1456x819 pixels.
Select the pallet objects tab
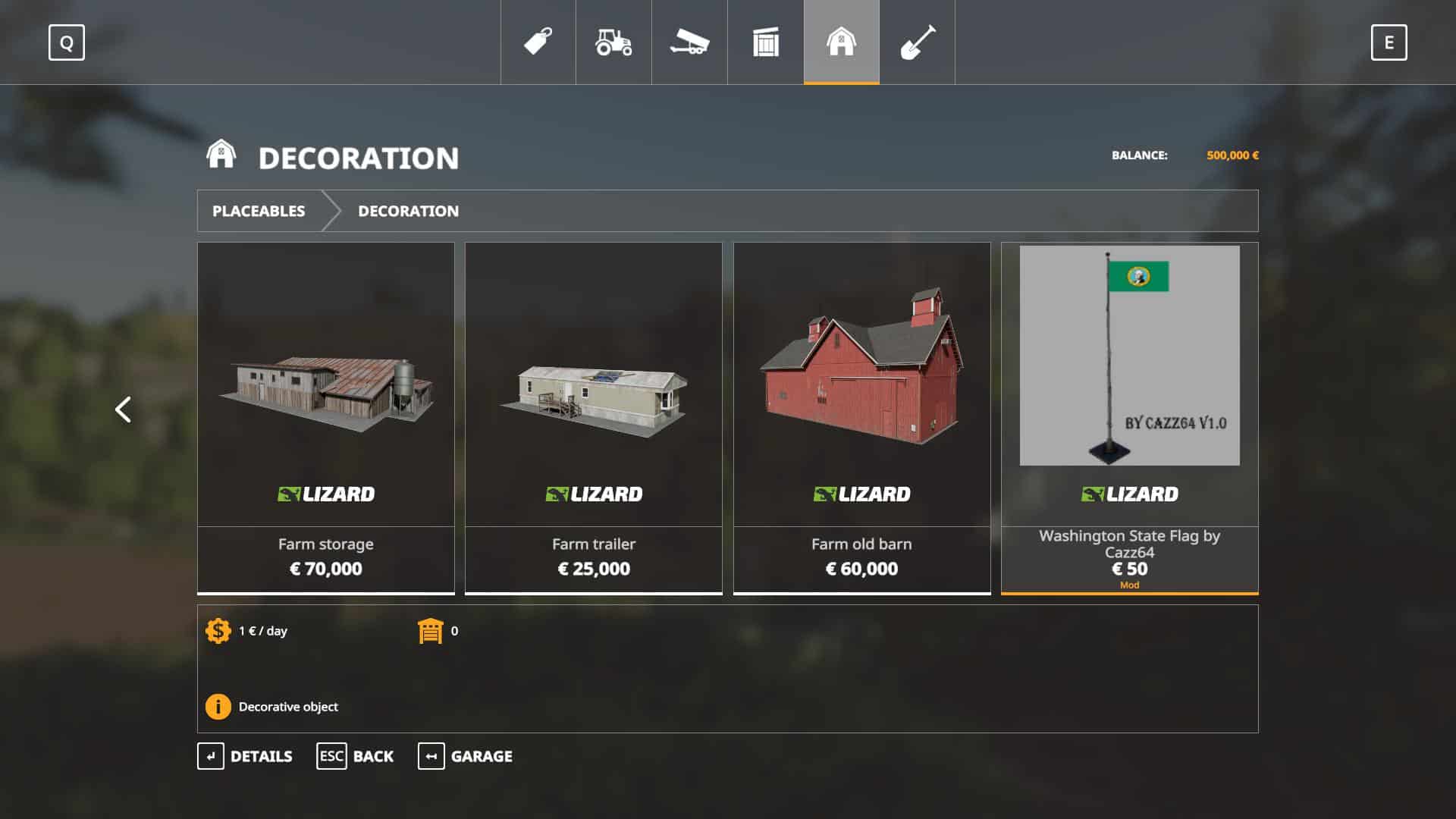765,42
